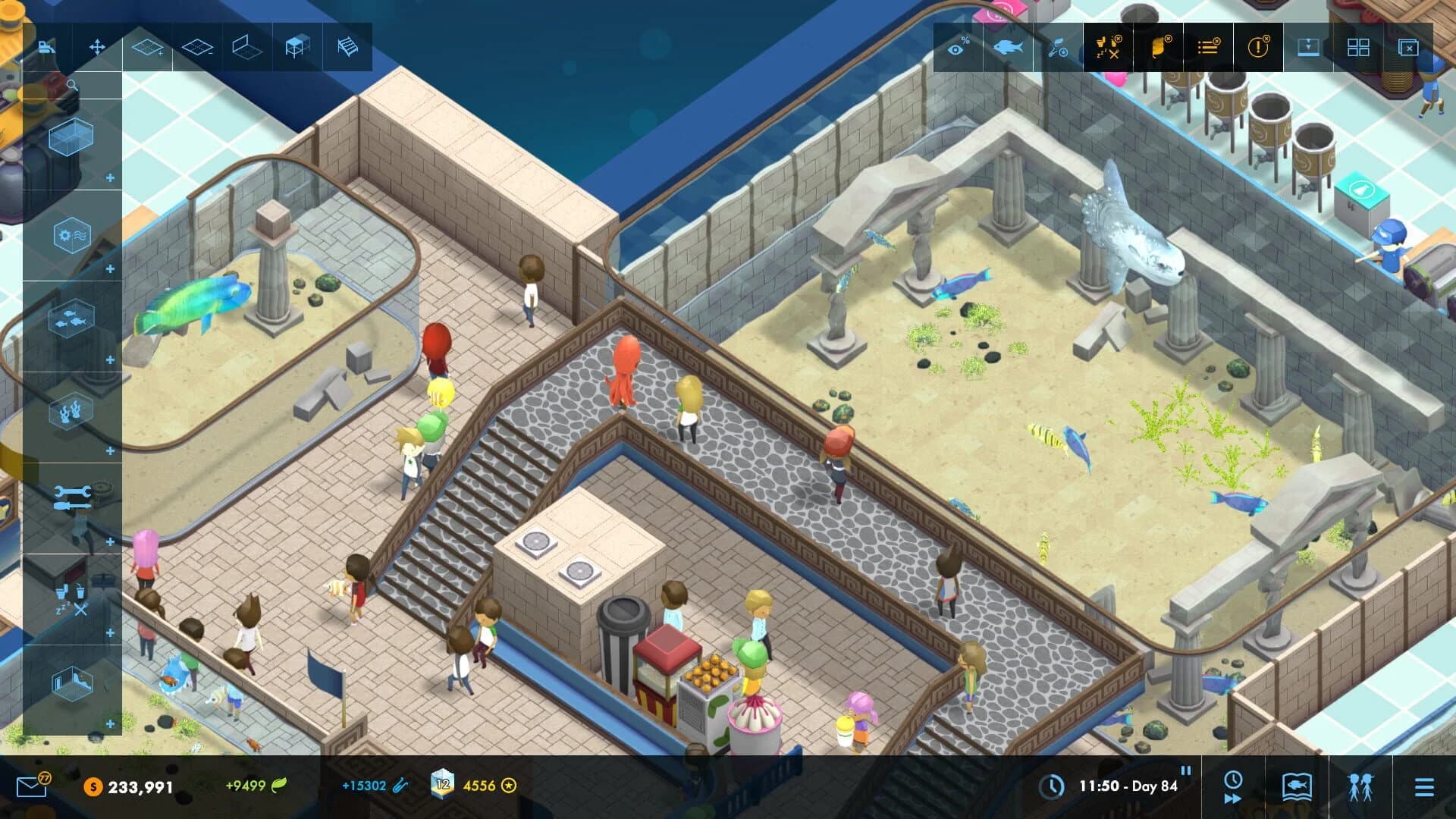Open the mail inbox with 77 messages
This screenshot has width=1456, height=819.
click(30, 786)
